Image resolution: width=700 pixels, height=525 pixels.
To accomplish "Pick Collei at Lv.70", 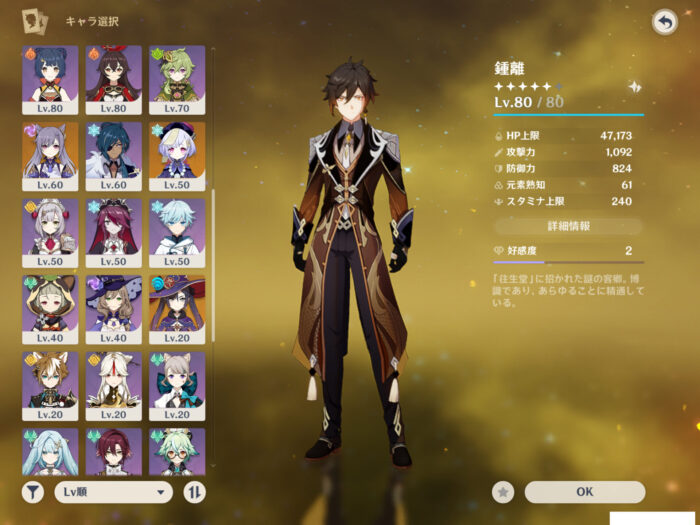I will tap(177, 79).
